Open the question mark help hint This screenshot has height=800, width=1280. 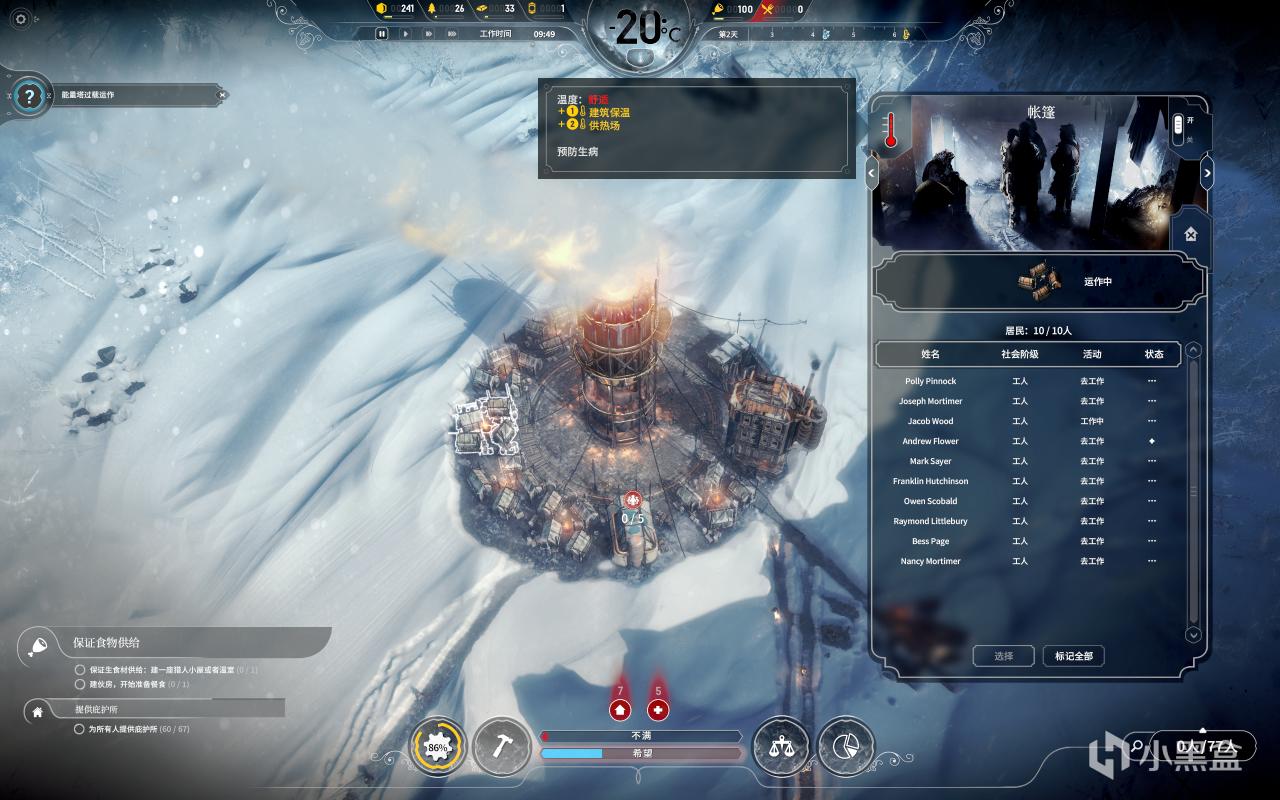coord(31,96)
